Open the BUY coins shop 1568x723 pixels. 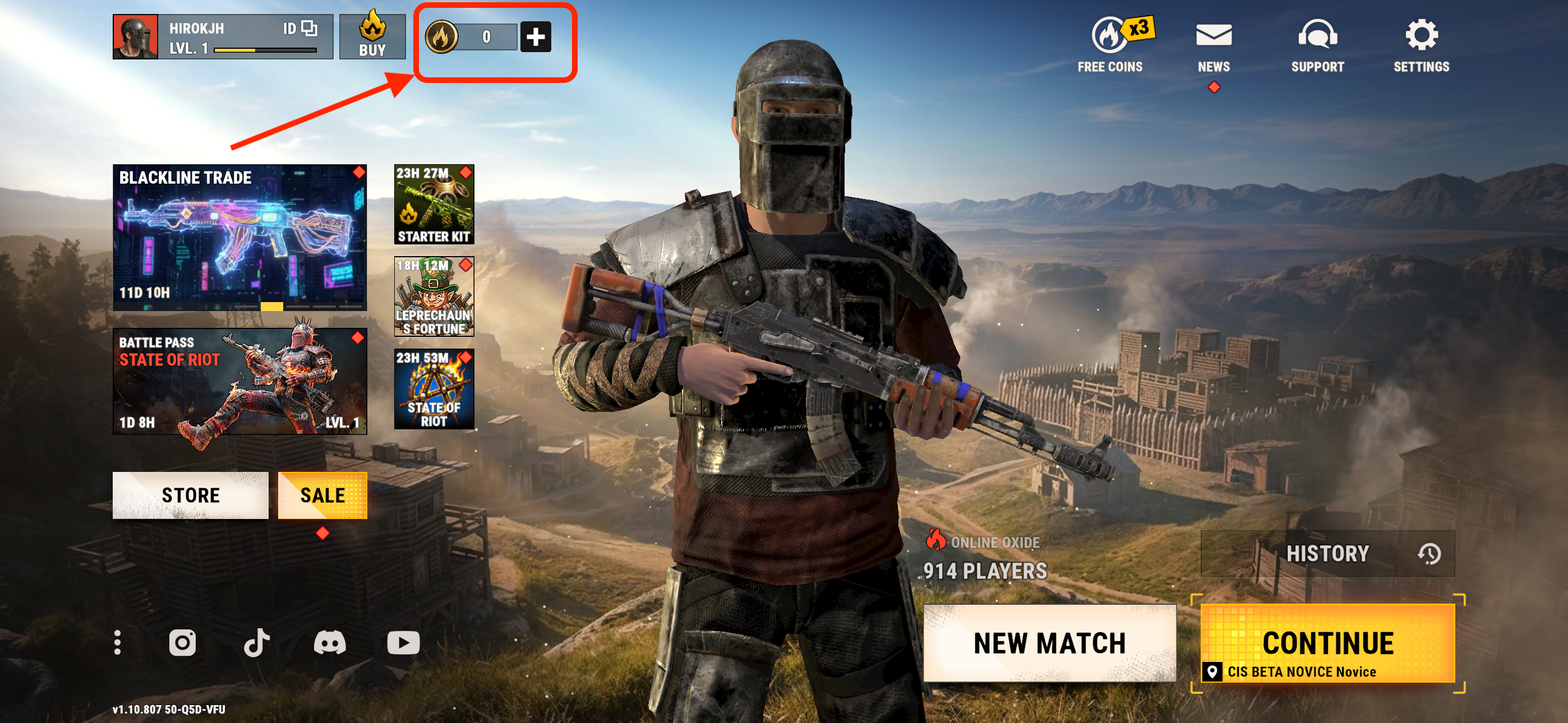[x=372, y=37]
